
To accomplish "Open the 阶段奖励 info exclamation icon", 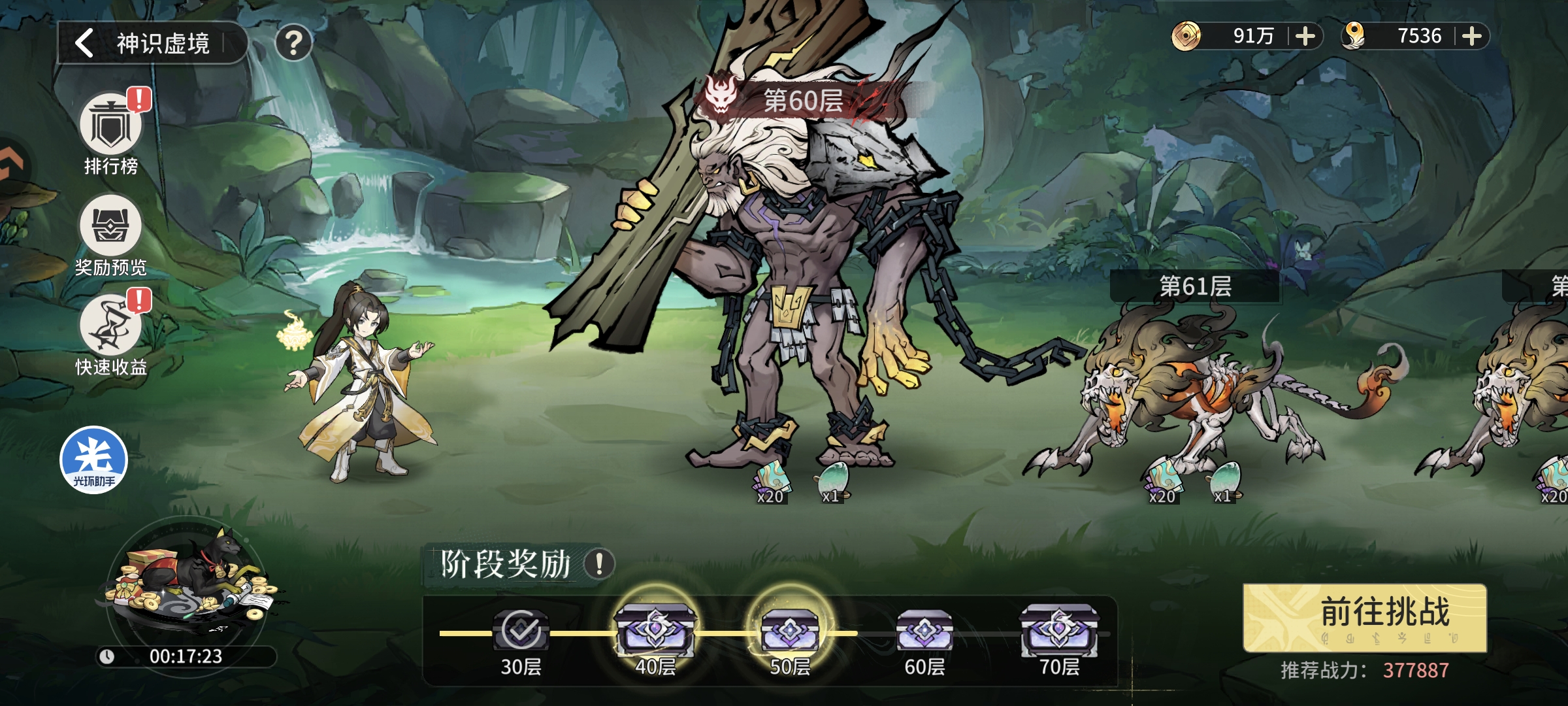I will pos(598,563).
